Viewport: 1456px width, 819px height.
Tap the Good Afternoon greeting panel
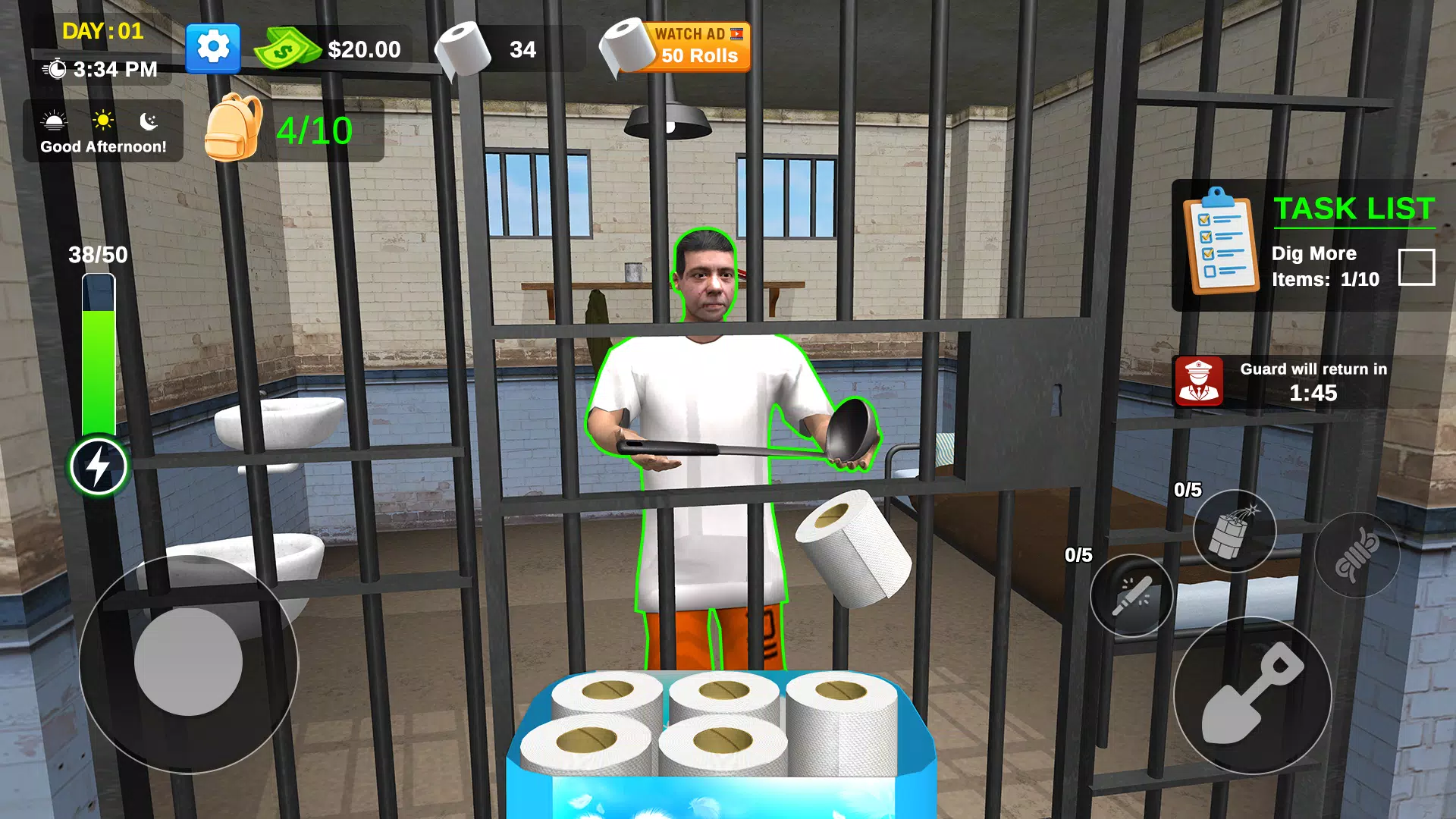(102, 146)
